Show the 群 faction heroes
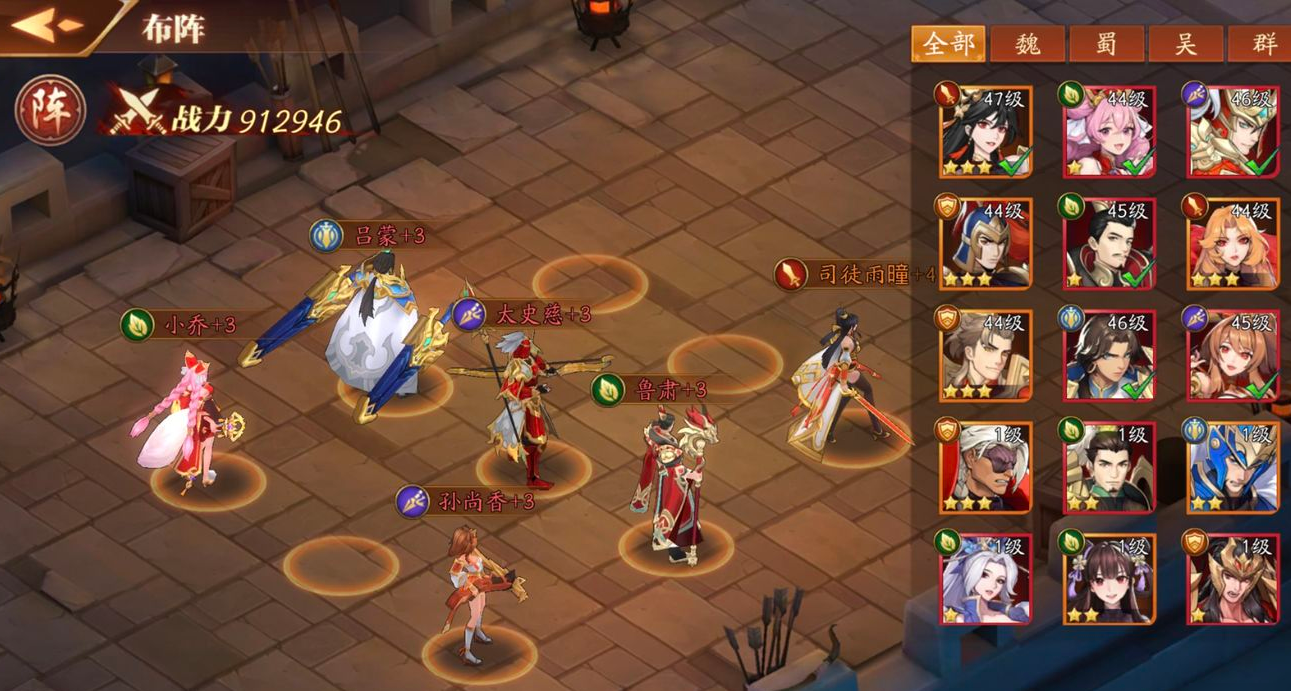 pyautogui.click(x=1264, y=44)
